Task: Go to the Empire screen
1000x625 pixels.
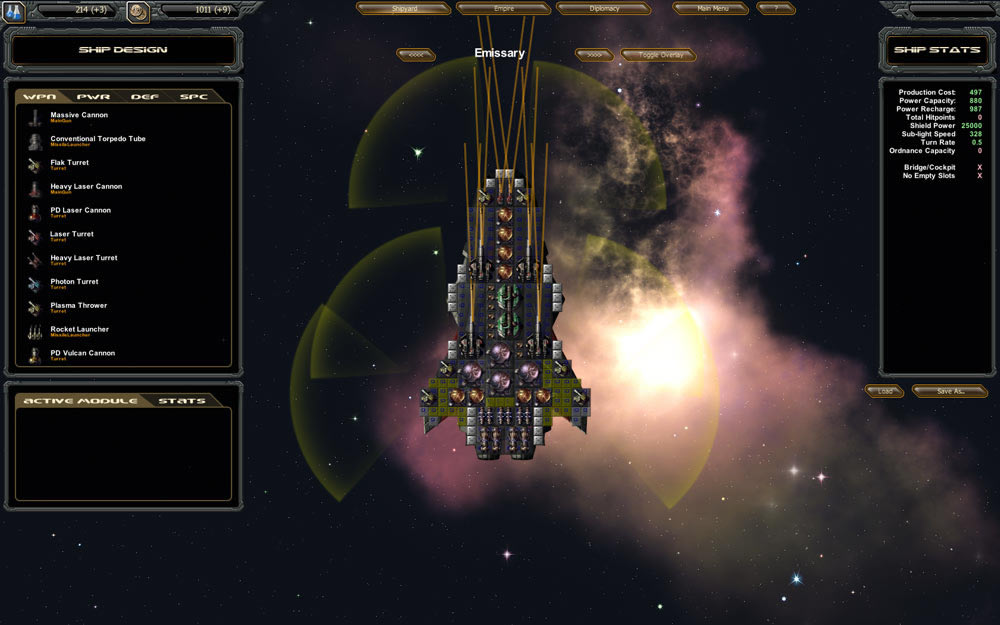Action: pos(503,8)
